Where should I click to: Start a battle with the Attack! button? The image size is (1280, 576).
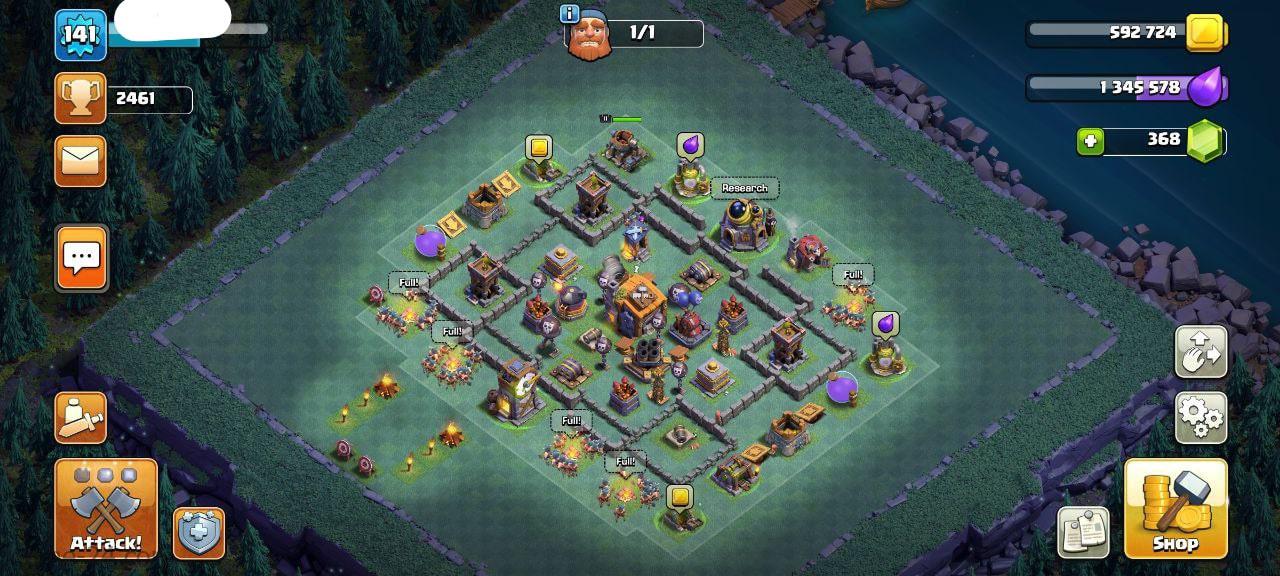(x=106, y=508)
